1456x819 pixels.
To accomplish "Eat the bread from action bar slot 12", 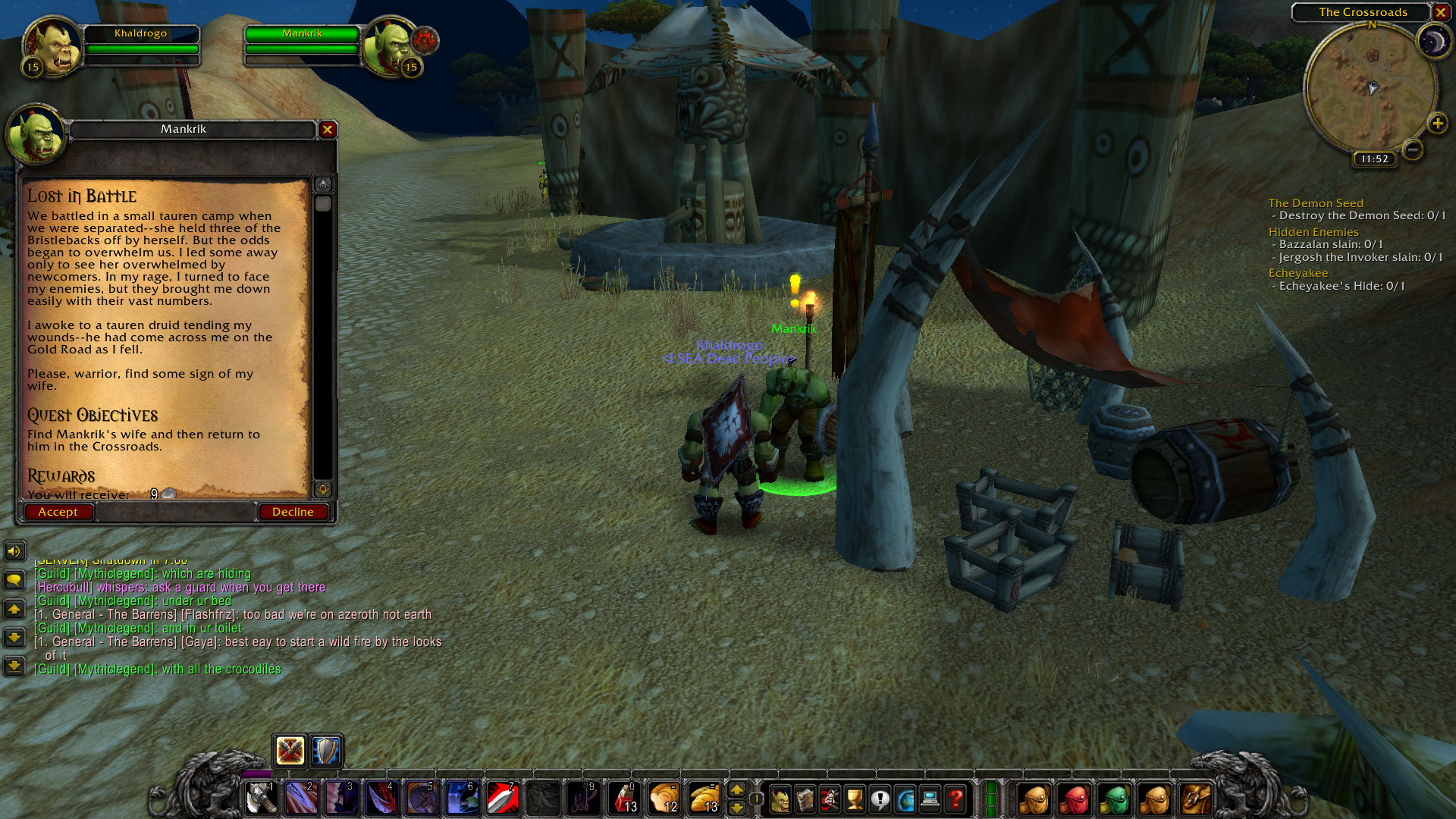I will point(663,798).
